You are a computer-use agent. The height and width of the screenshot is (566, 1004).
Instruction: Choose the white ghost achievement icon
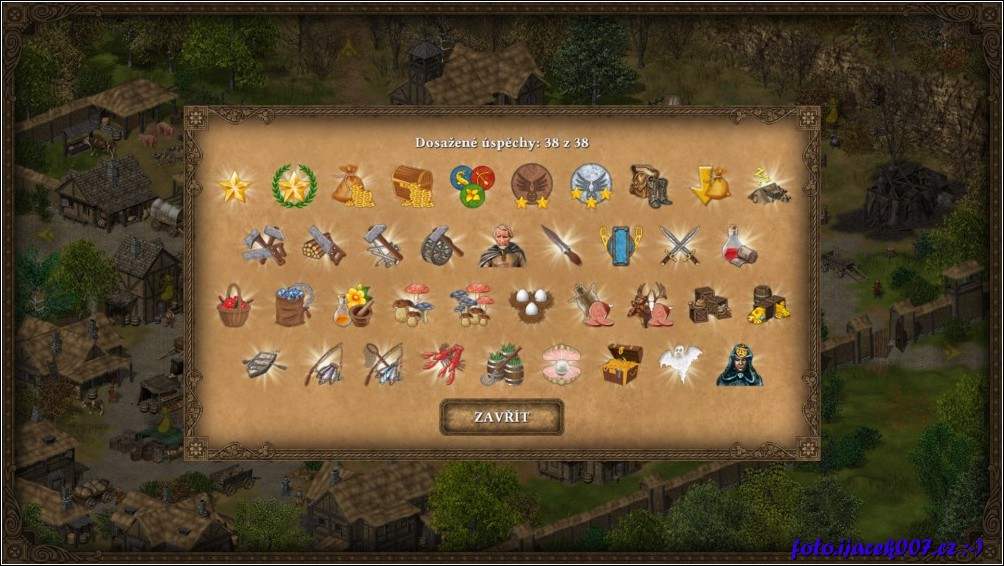click(x=680, y=365)
